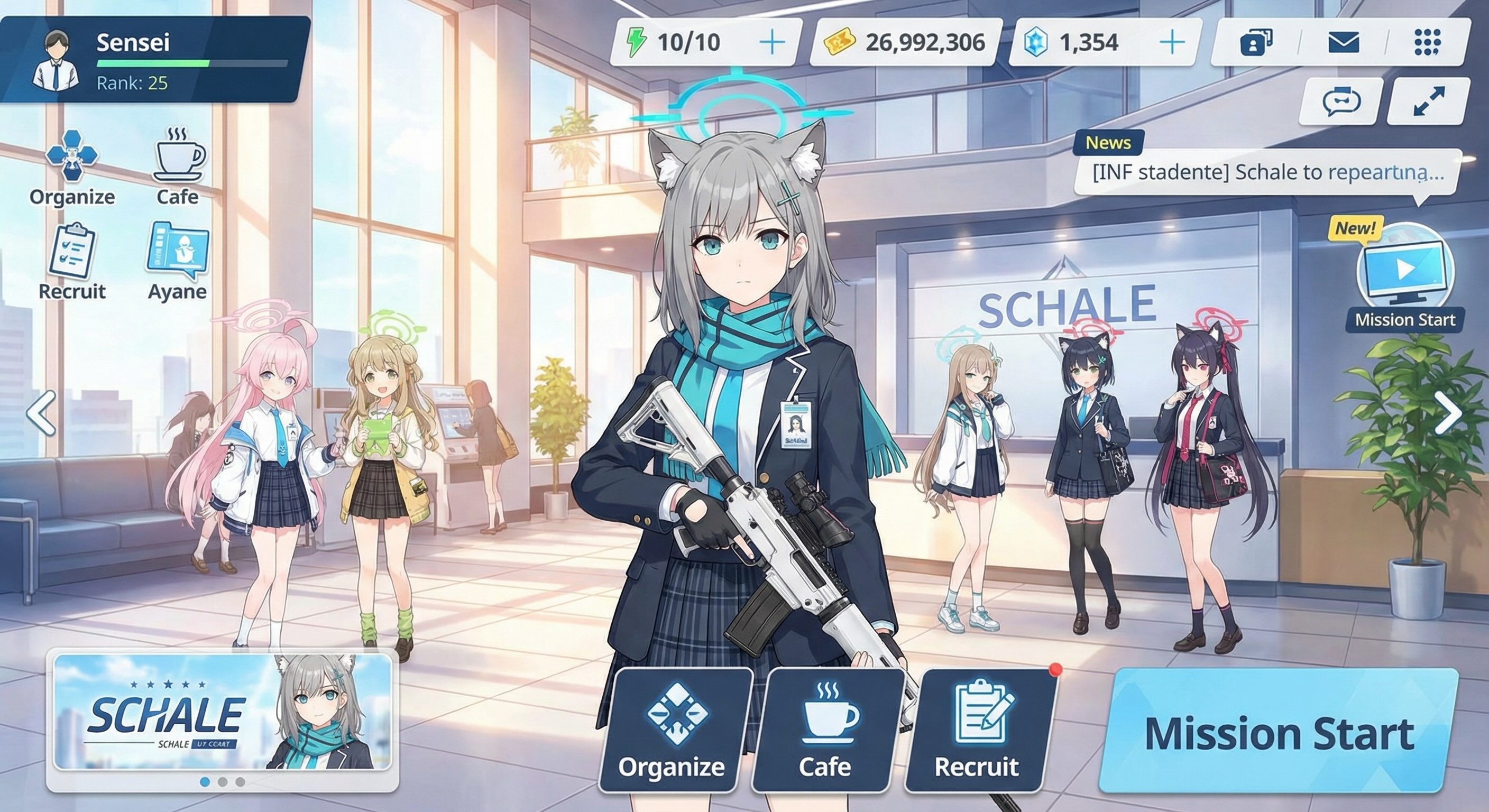1489x812 pixels.
Task: Open the nine-dot grid menu
Action: [x=1427, y=43]
